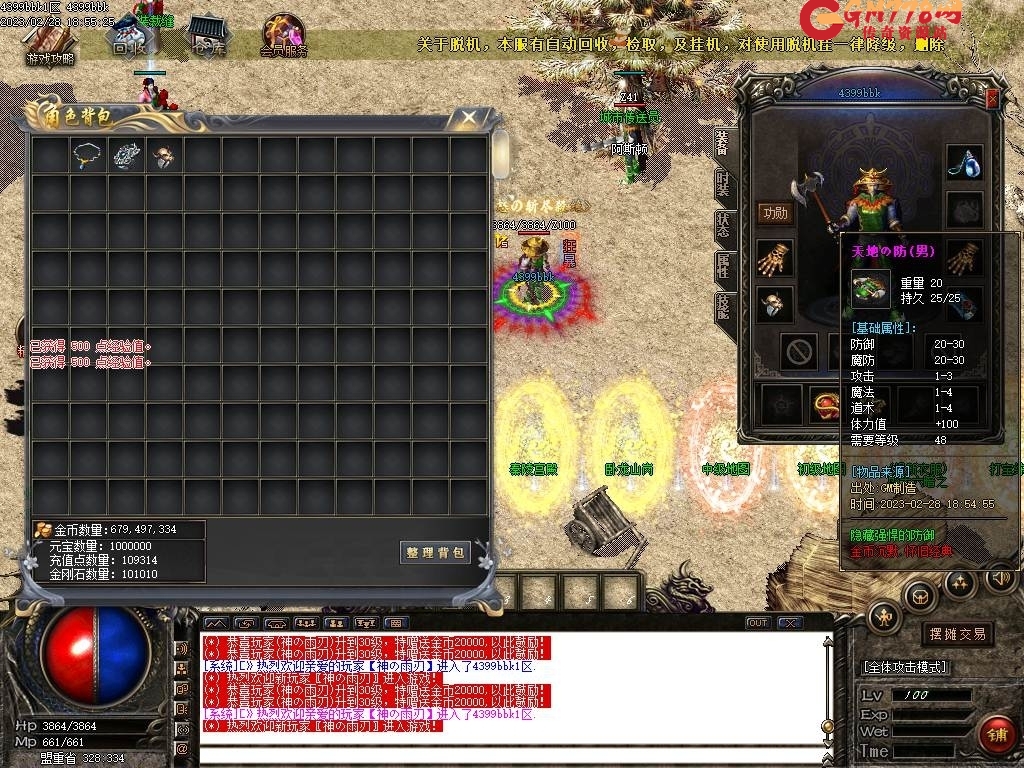The height and width of the screenshot is (768, 1024).
Task: Close the 角色背包 inventory window
Action: pos(468,117)
